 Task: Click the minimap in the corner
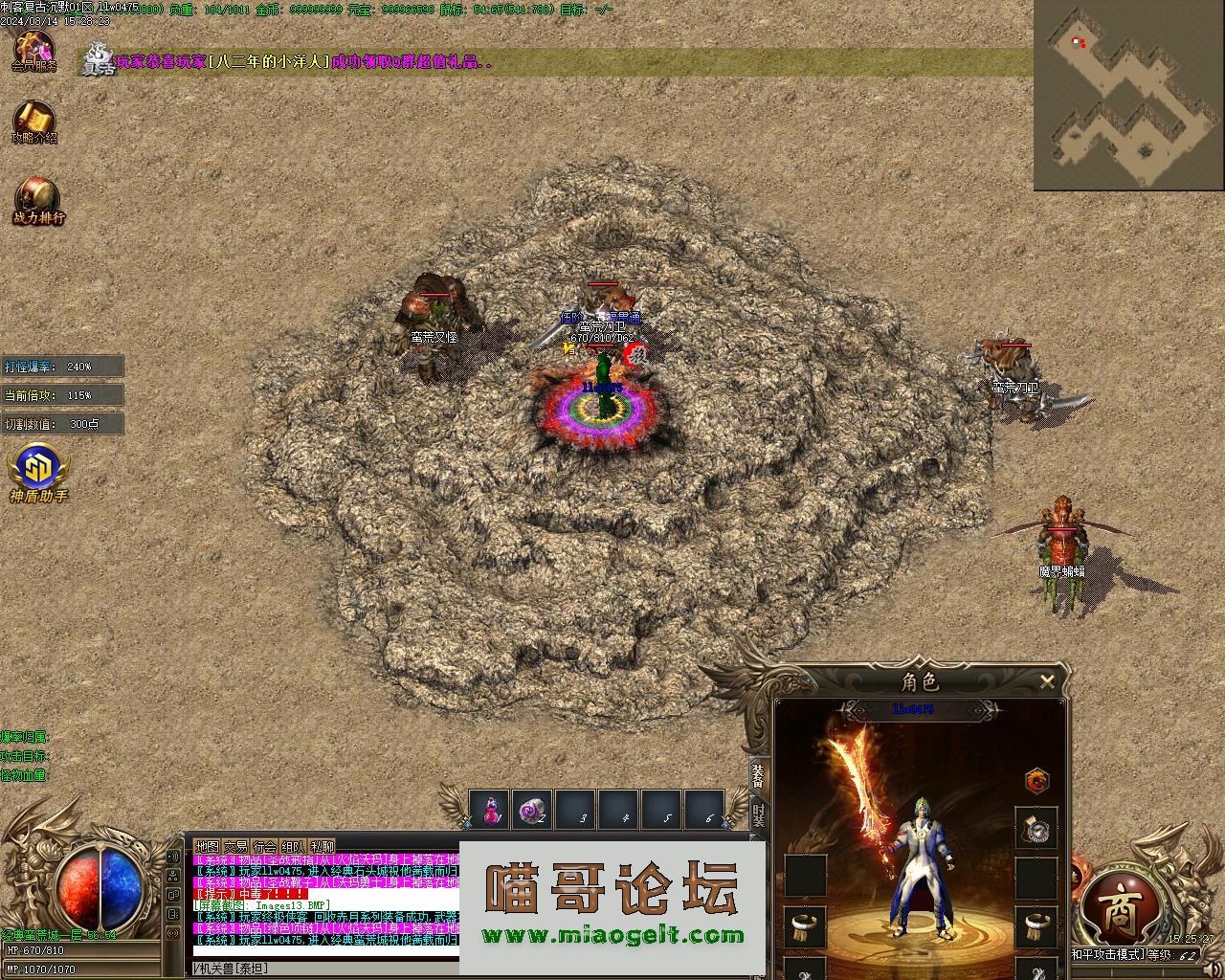pyautogui.click(x=1128, y=95)
